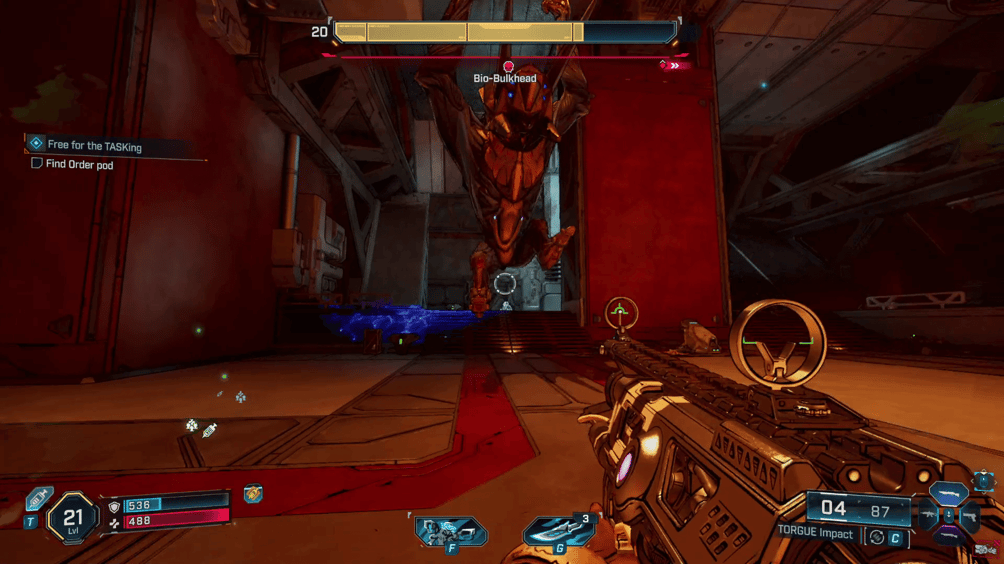The image size is (1004, 564).
Task: Select the top weapon slot in the wheel
Action: [948, 494]
